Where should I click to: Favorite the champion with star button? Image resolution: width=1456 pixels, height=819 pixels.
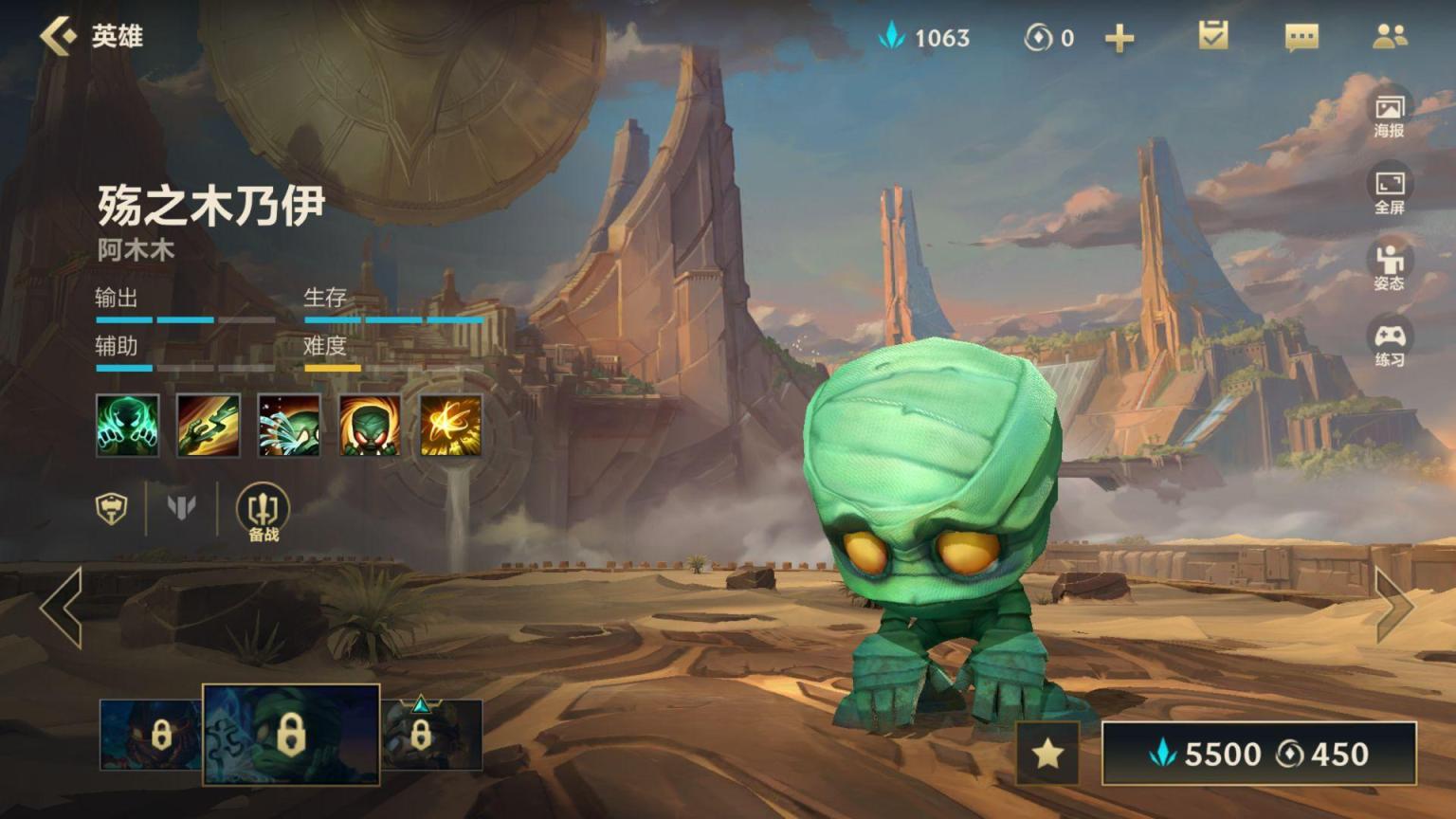pyautogui.click(x=1047, y=754)
